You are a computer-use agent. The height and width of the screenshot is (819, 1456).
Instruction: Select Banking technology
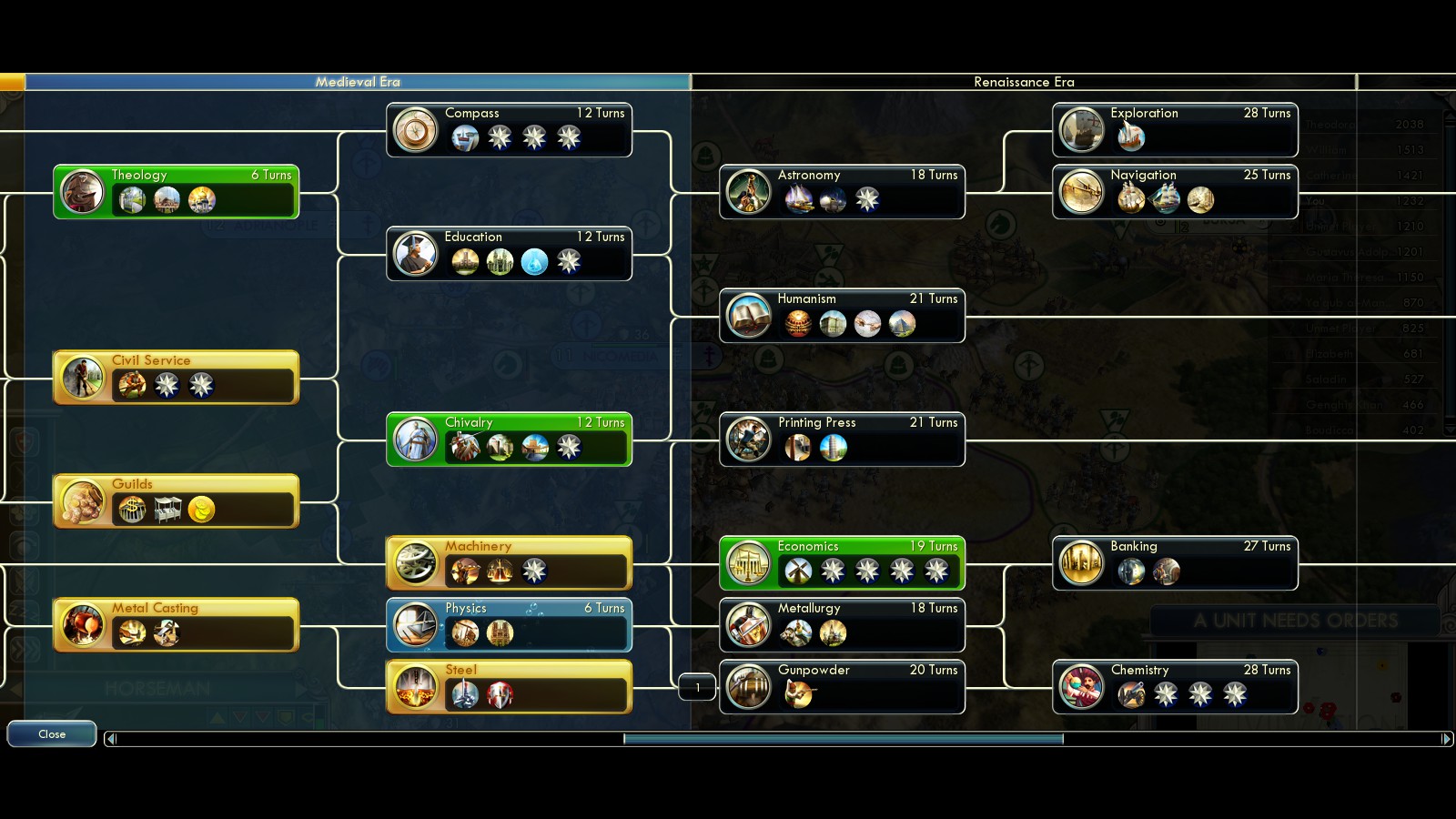tap(1175, 563)
